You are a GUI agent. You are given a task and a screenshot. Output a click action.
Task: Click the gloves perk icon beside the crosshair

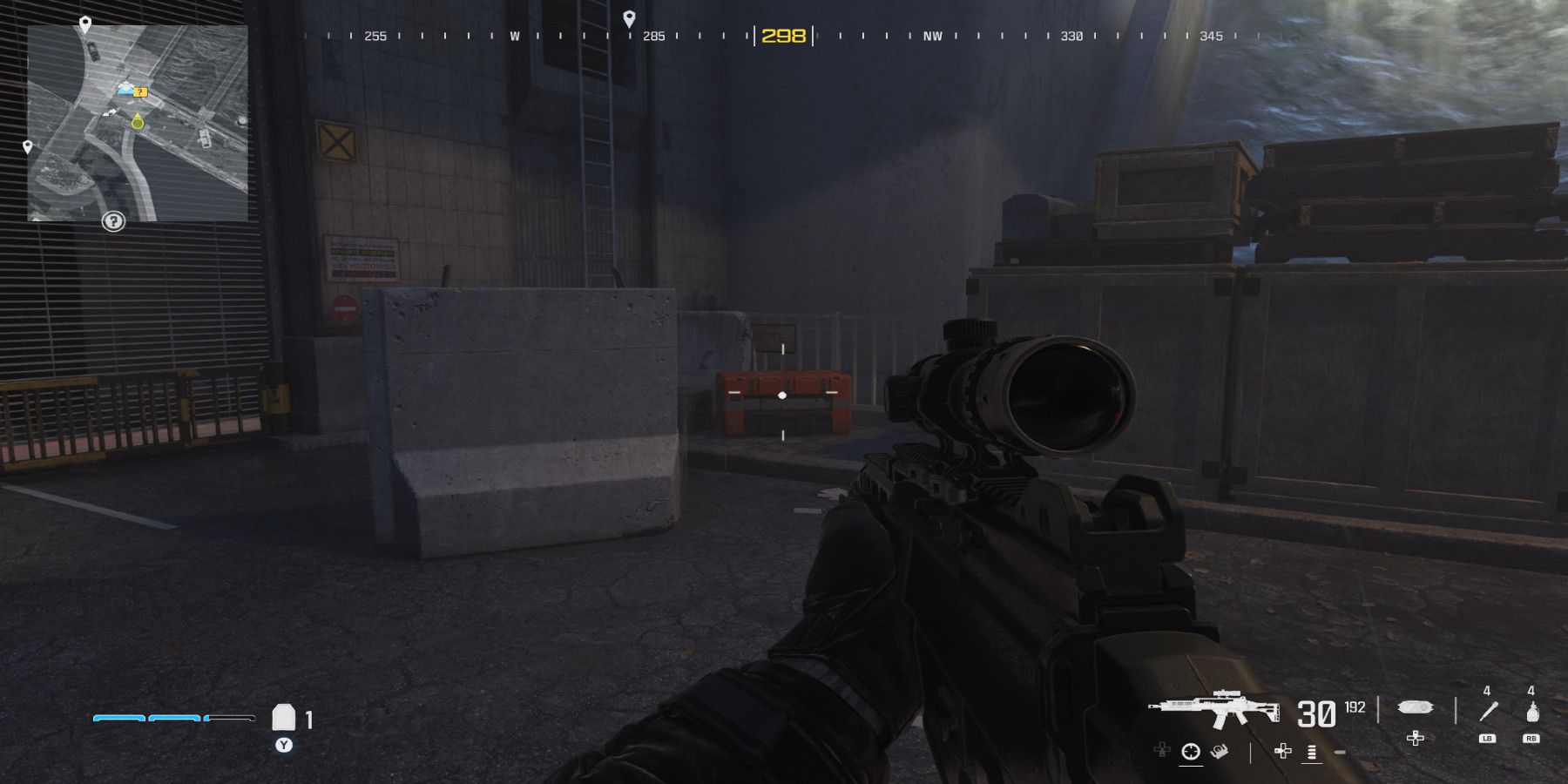(1220, 752)
